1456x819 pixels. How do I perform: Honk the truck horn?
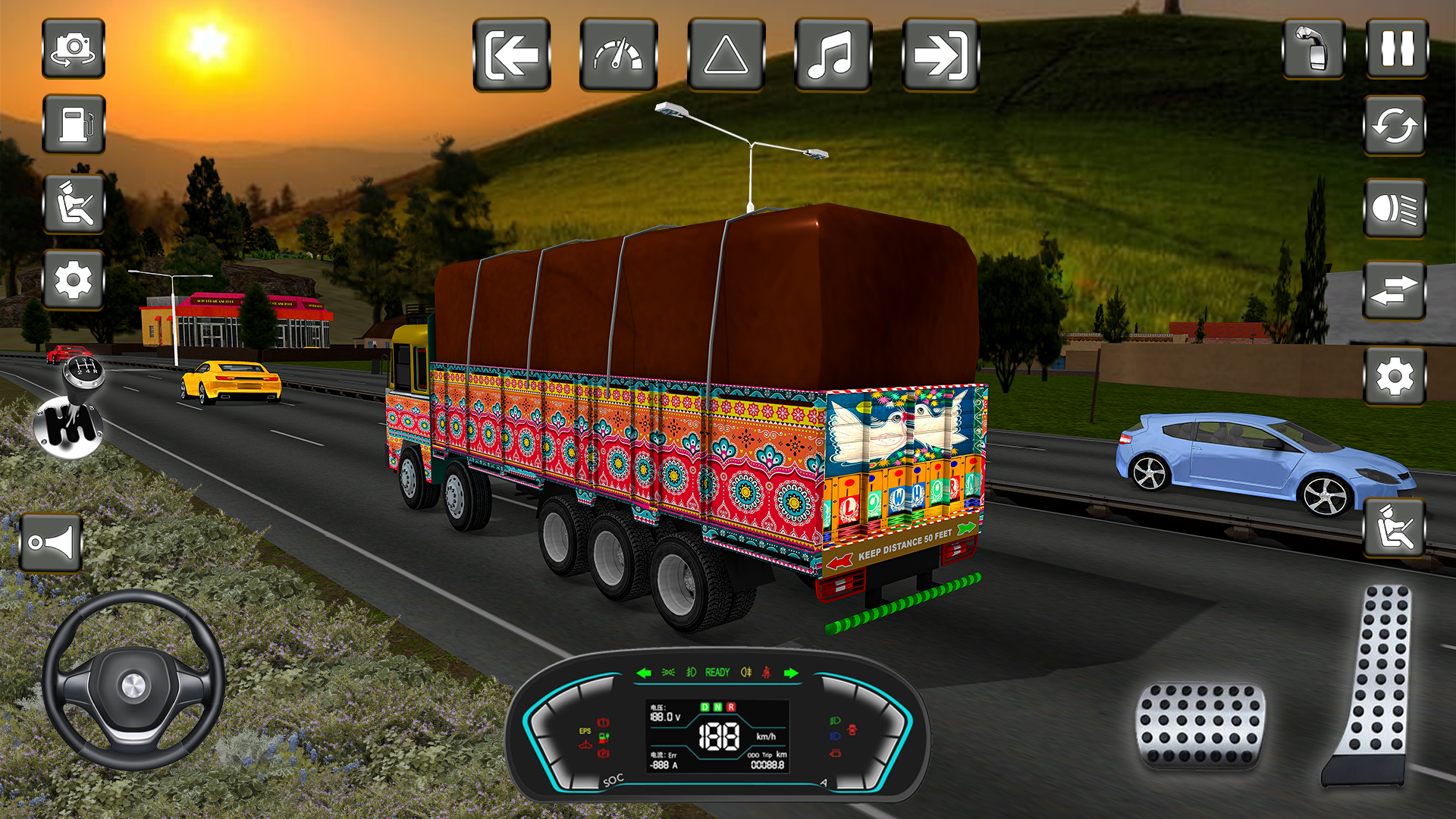pyautogui.click(x=50, y=540)
